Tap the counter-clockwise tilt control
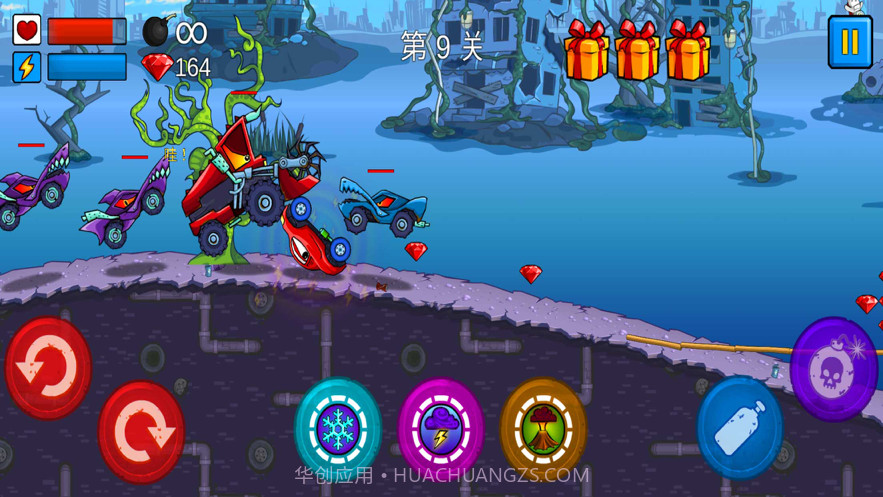Viewport: 883px width, 497px height. point(48,367)
